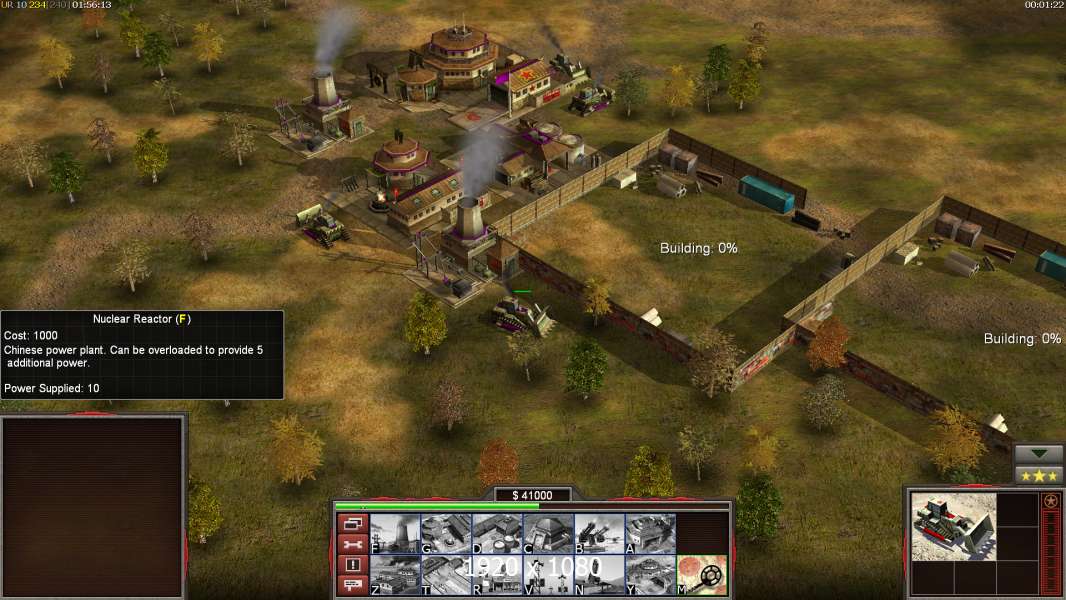Click the green down-arrow collapse button

1039,454
